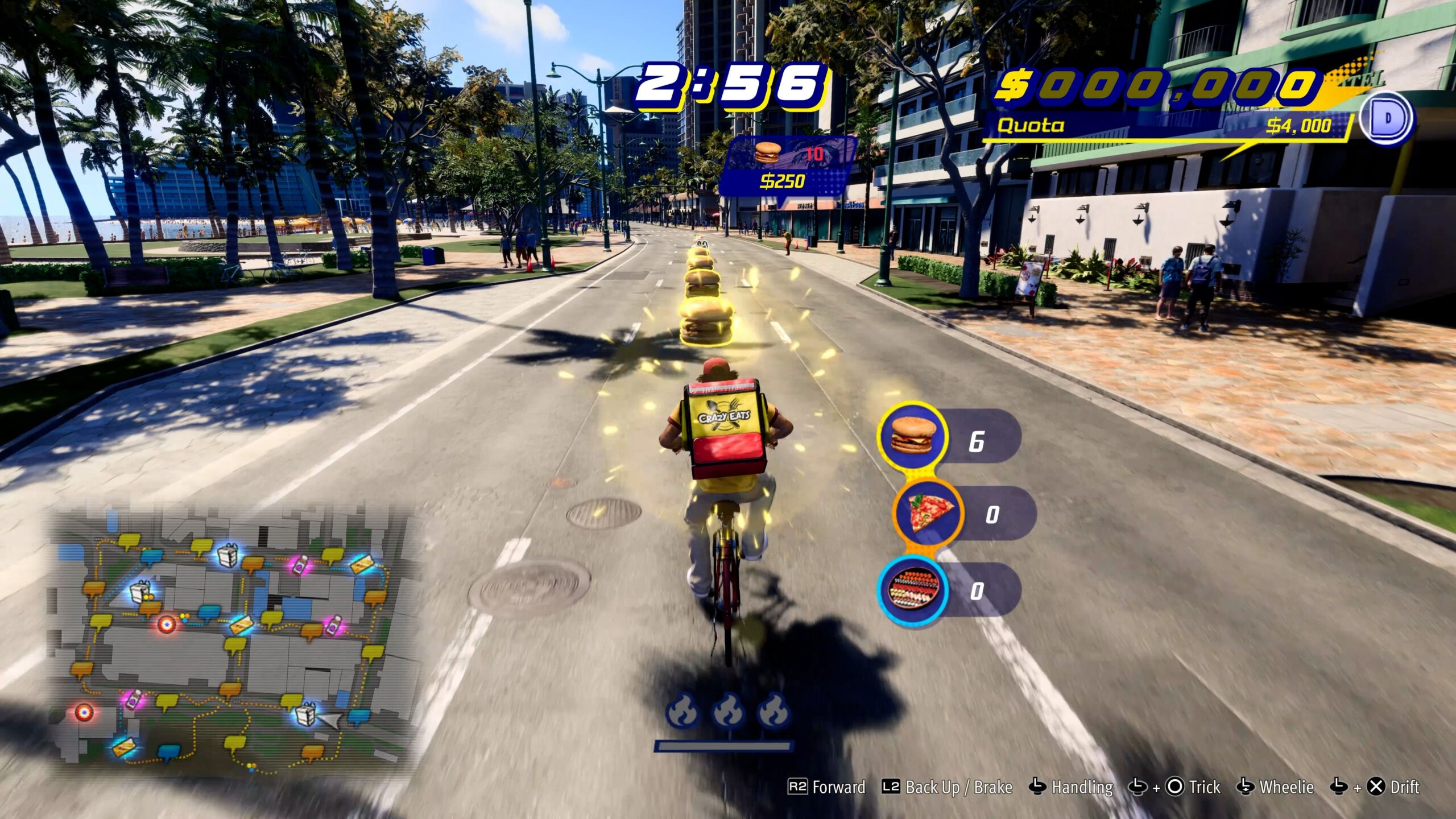The width and height of the screenshot is (1456, 819).
Task: Click the burger order ticket showing $250
Action: tap(787, 166)
